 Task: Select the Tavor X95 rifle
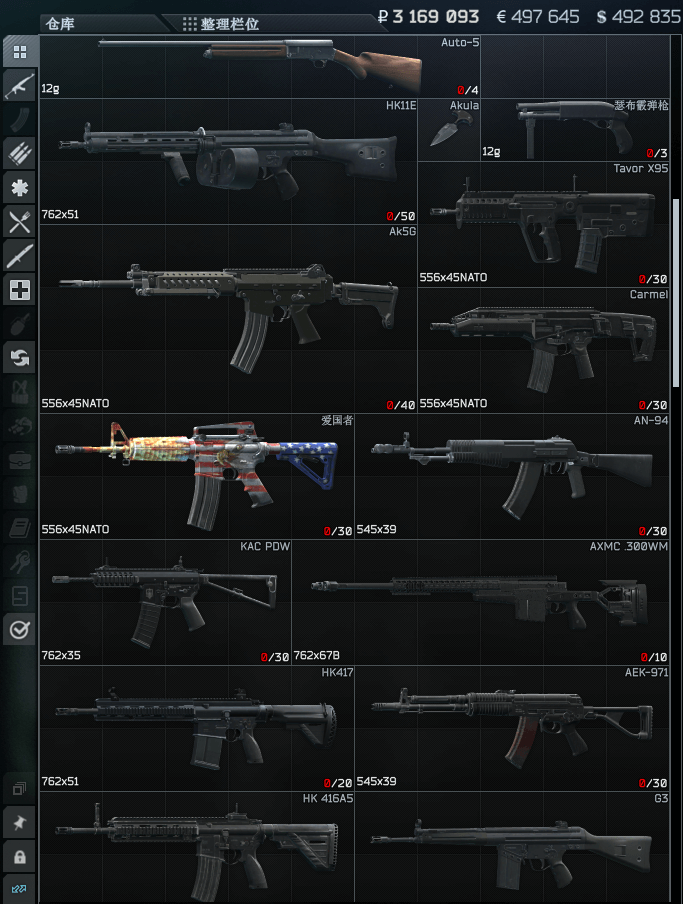click(543, 224)
